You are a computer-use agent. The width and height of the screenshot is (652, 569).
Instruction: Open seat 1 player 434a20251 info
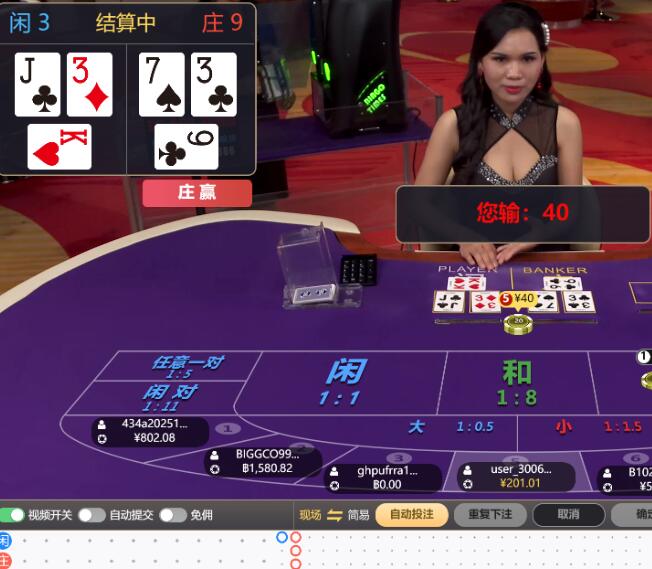(x=150, y=431)
